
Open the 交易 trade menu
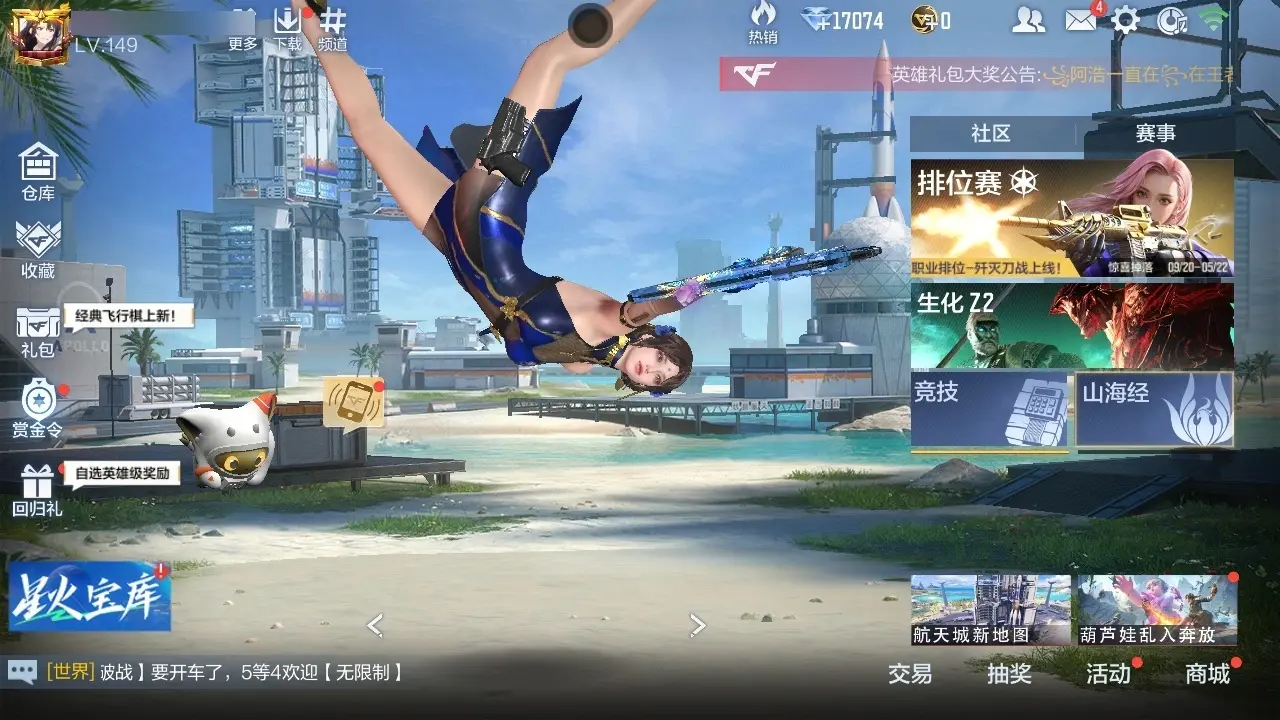[910, 674]
